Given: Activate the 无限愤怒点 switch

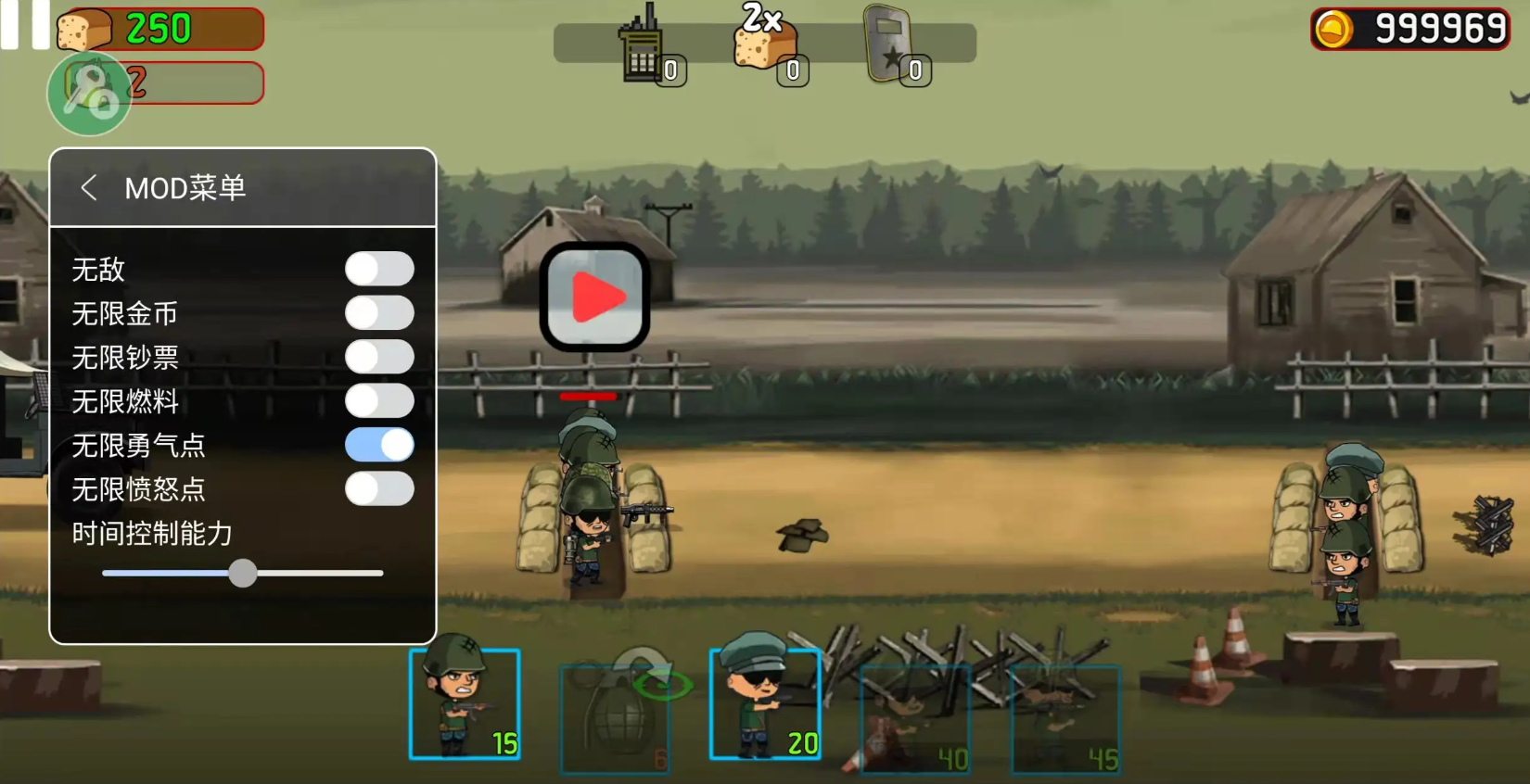Looking at the screenshot, I should tap(379, 488).
